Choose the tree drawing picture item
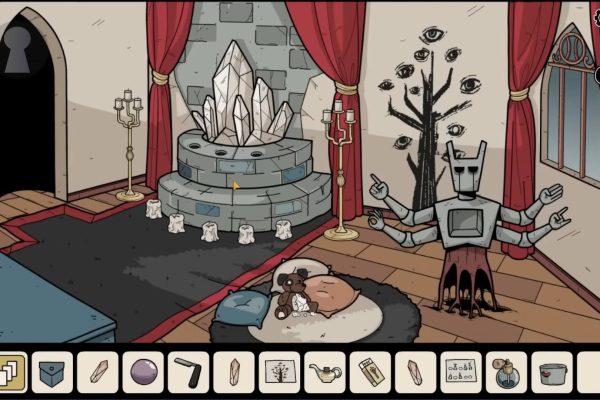Screen dimensions: 600x400 (x=279, y=372)
